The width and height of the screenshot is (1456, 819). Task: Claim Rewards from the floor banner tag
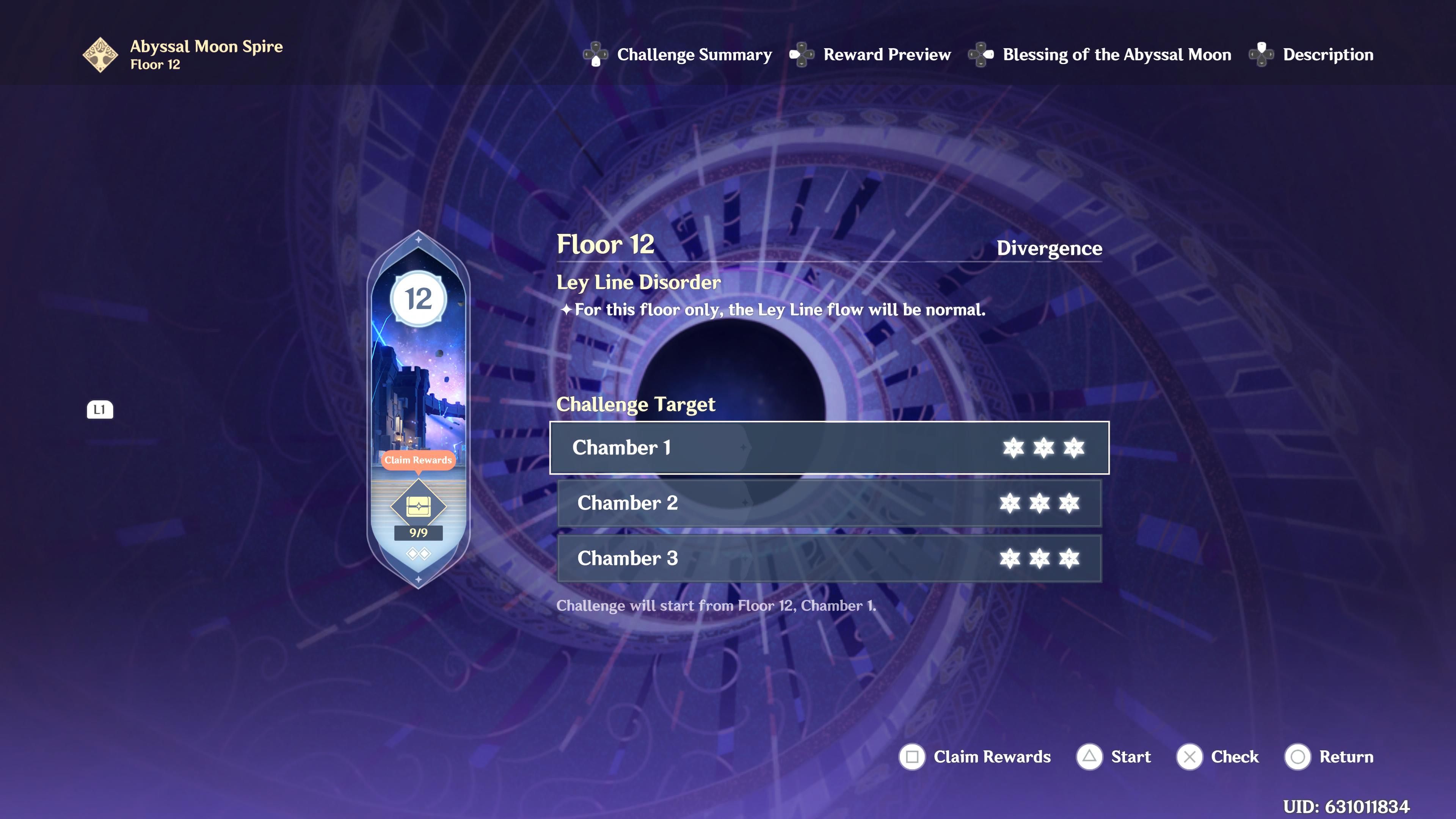[x=417, y=460]
